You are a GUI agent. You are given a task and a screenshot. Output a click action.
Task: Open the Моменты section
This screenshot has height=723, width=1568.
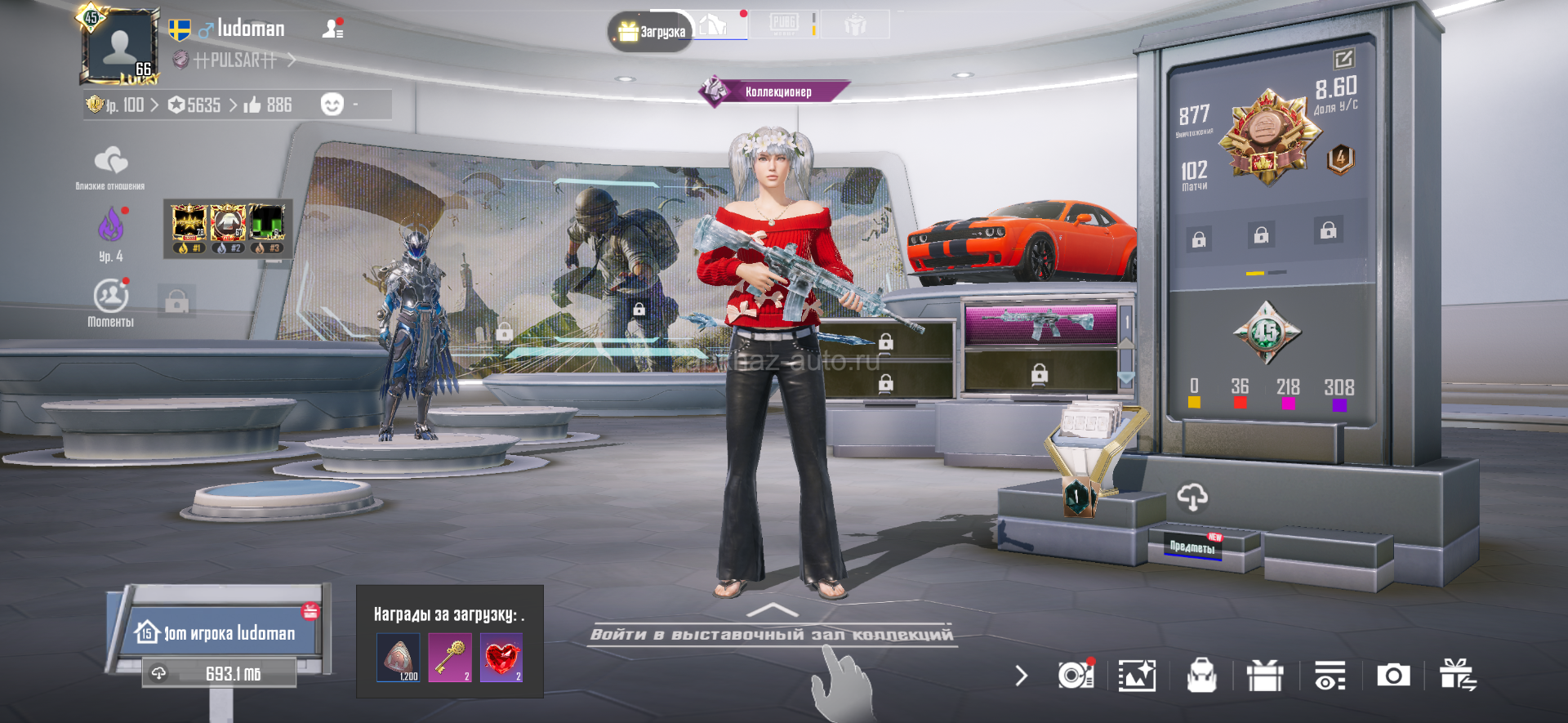(110, 302)
